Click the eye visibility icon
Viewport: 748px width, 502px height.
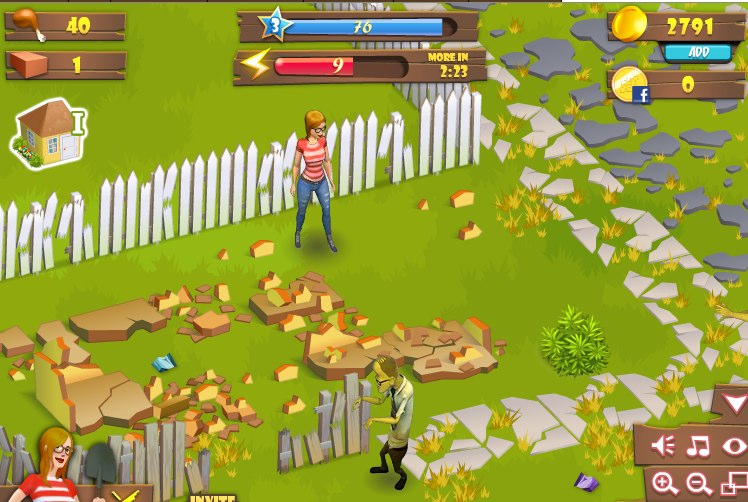coord(735,445)
